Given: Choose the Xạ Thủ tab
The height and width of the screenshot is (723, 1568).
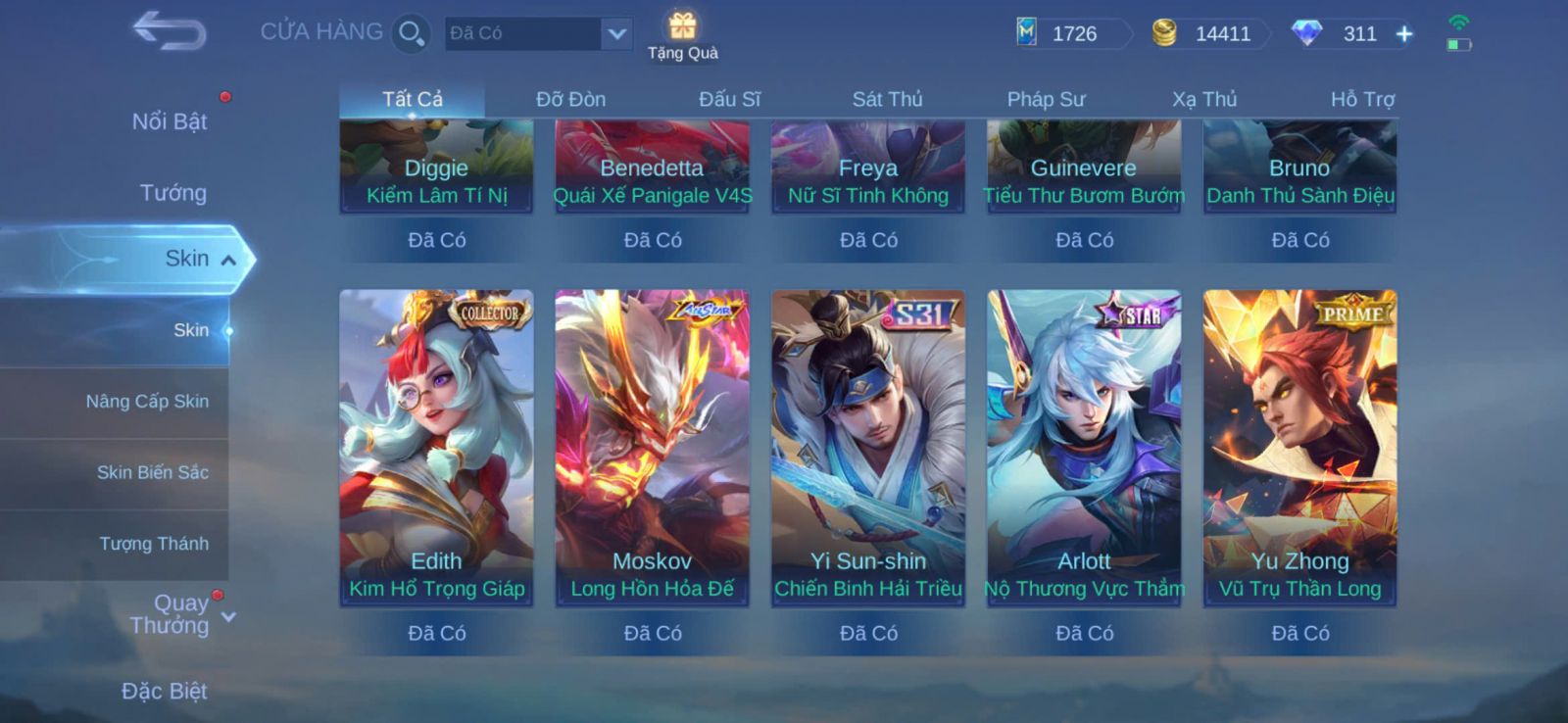Looking at the screenshot, I should 1204,99.
